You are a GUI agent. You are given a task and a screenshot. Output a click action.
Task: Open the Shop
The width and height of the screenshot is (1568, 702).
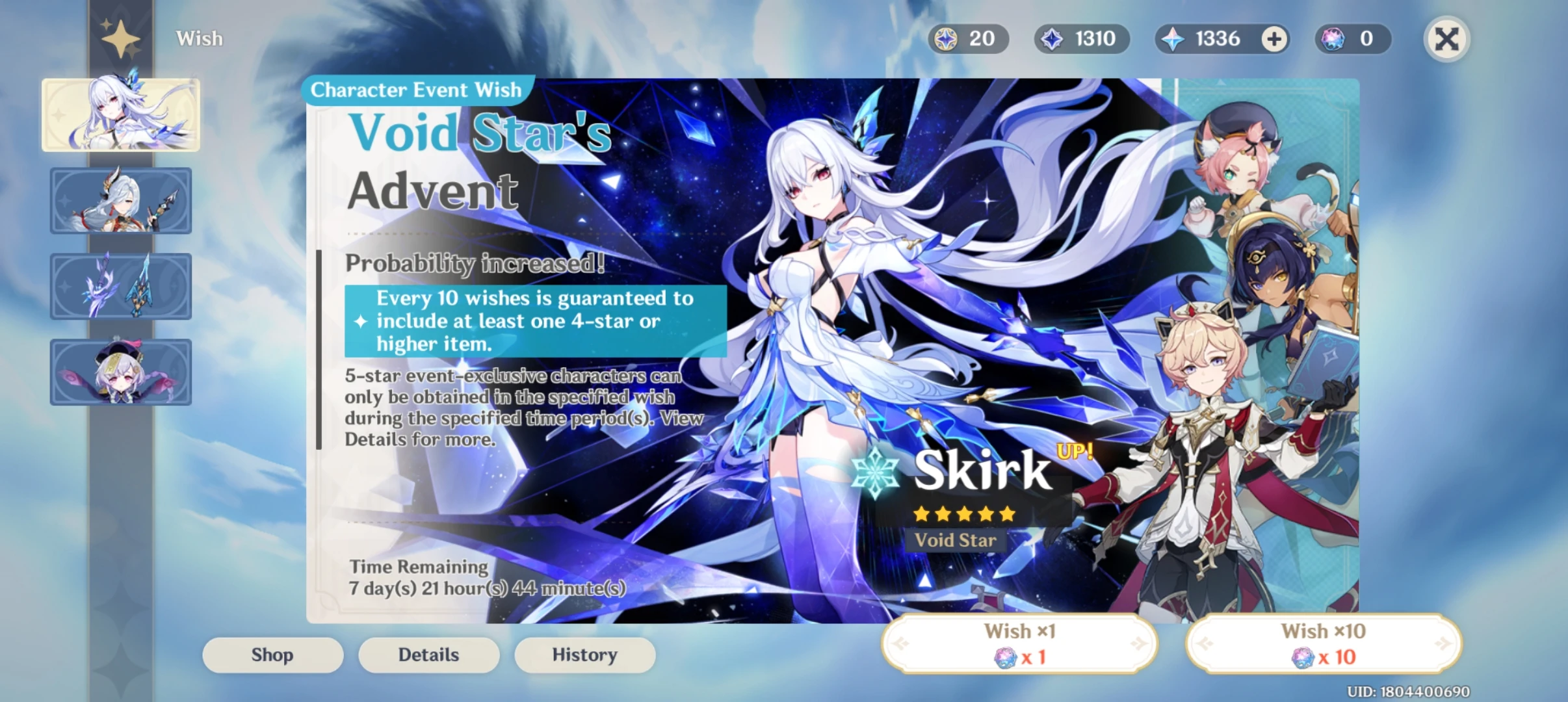pyautogui.click(x=272, y=655)
